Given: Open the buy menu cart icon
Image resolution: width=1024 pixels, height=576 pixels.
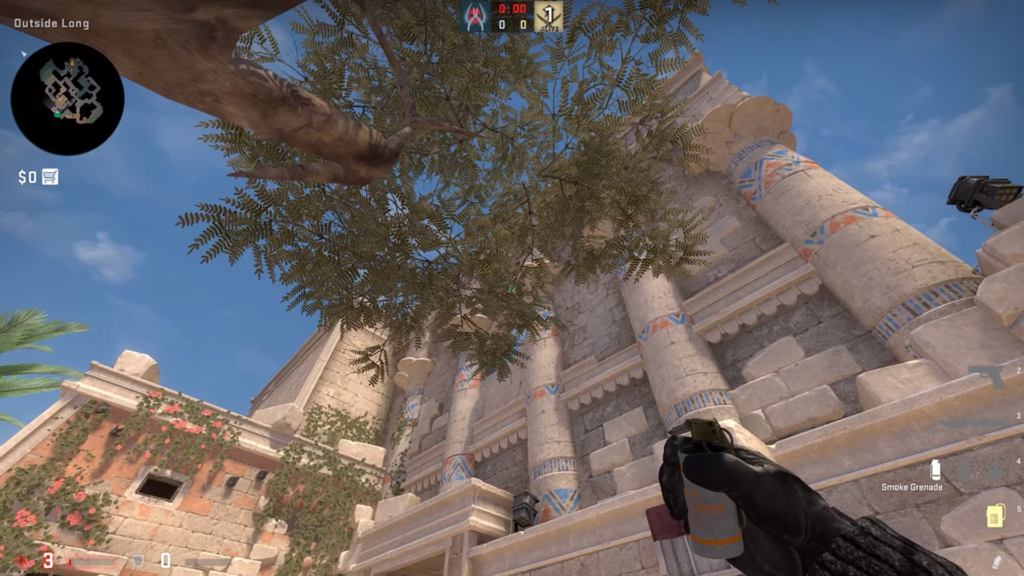Looking at the screenshot, I should tap(50, 177).
